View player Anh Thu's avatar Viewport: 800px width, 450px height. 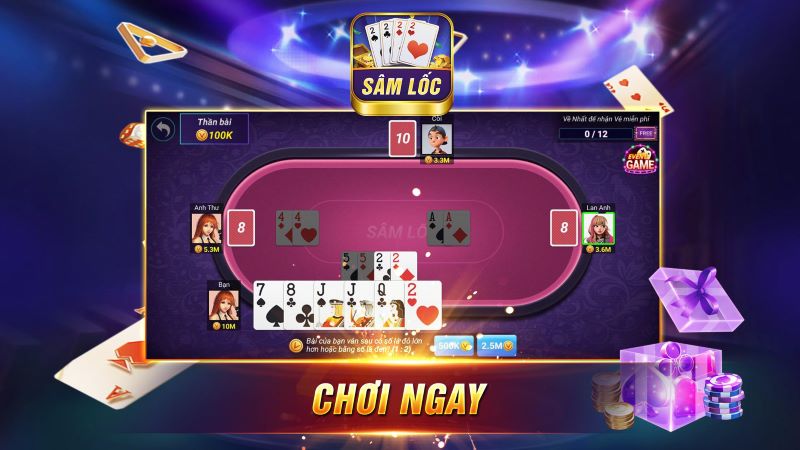pos(205,226)
